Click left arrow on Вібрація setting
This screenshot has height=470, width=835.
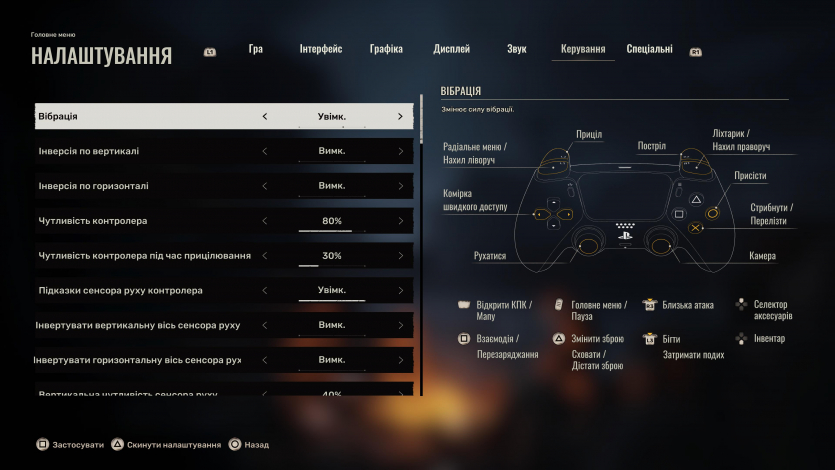coord(265,117)
